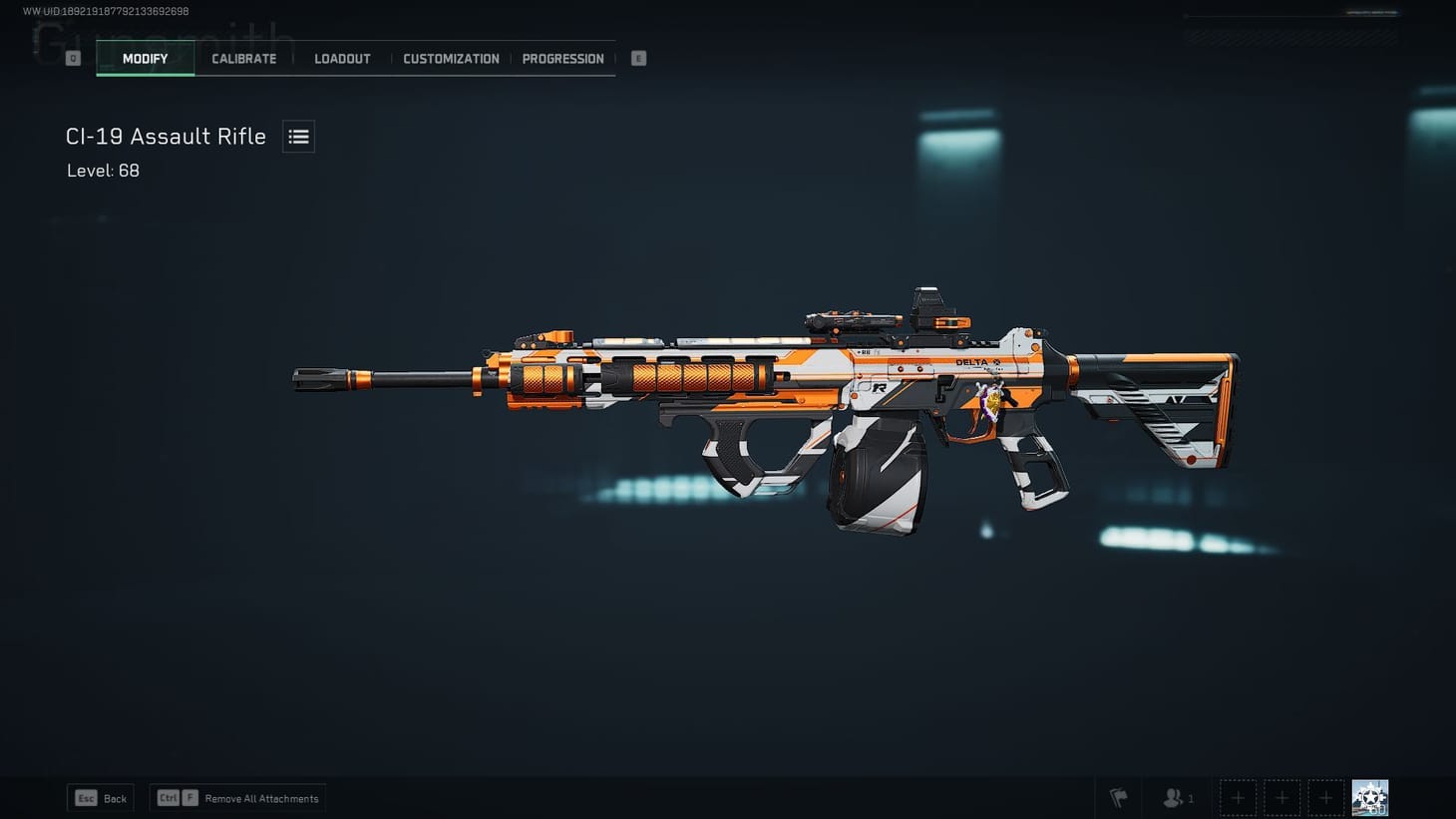Screen dimensions: 1456x819
Task: Open weapon options via the list icon
Action: coord(298,136)
